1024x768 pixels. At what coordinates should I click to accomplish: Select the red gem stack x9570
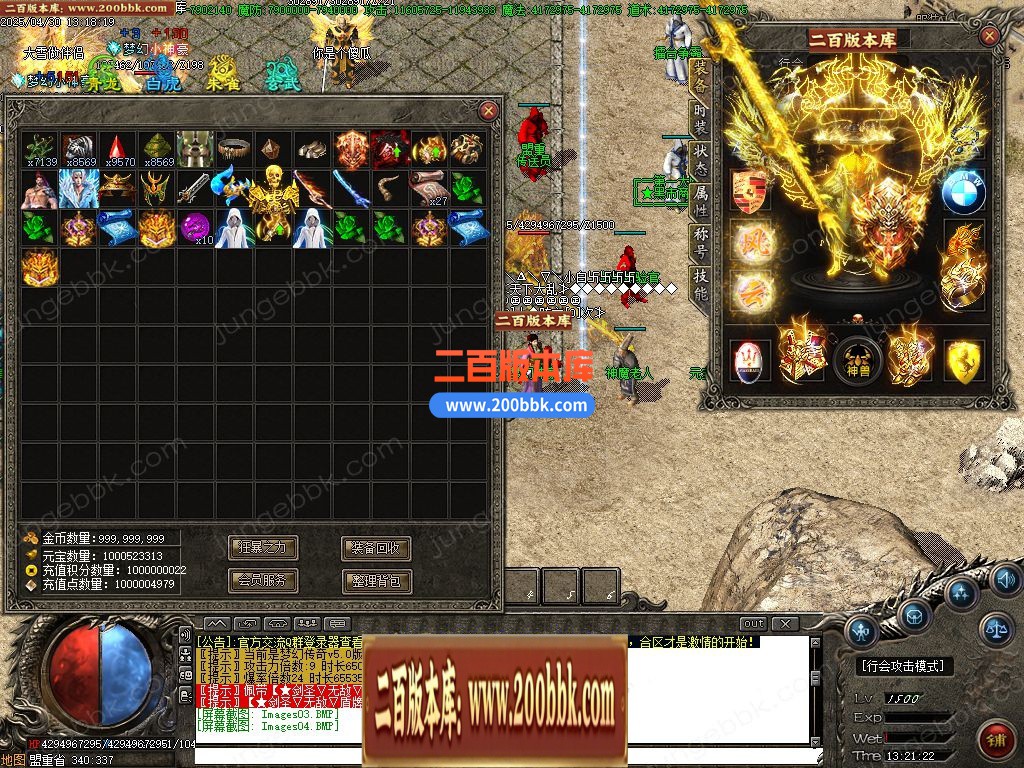point(117,149)
